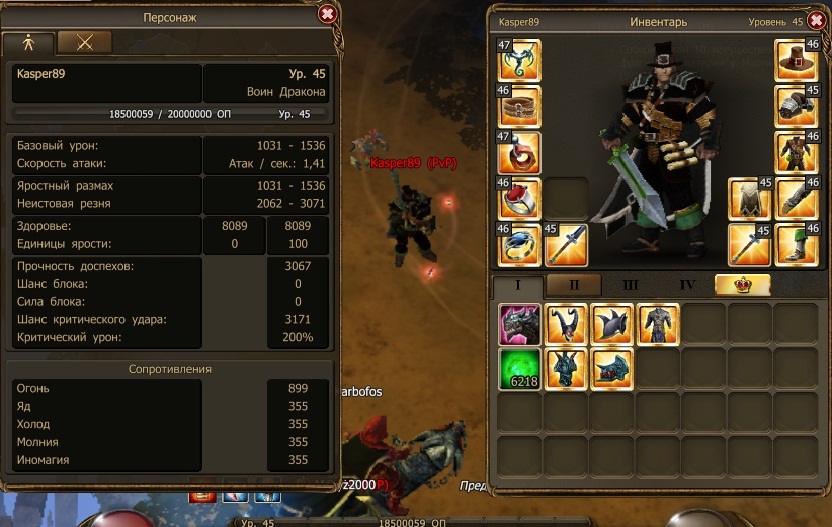This screenshot has width=832, height=527.
Task: Close the Персонаж character window
Action: point(327,14)
